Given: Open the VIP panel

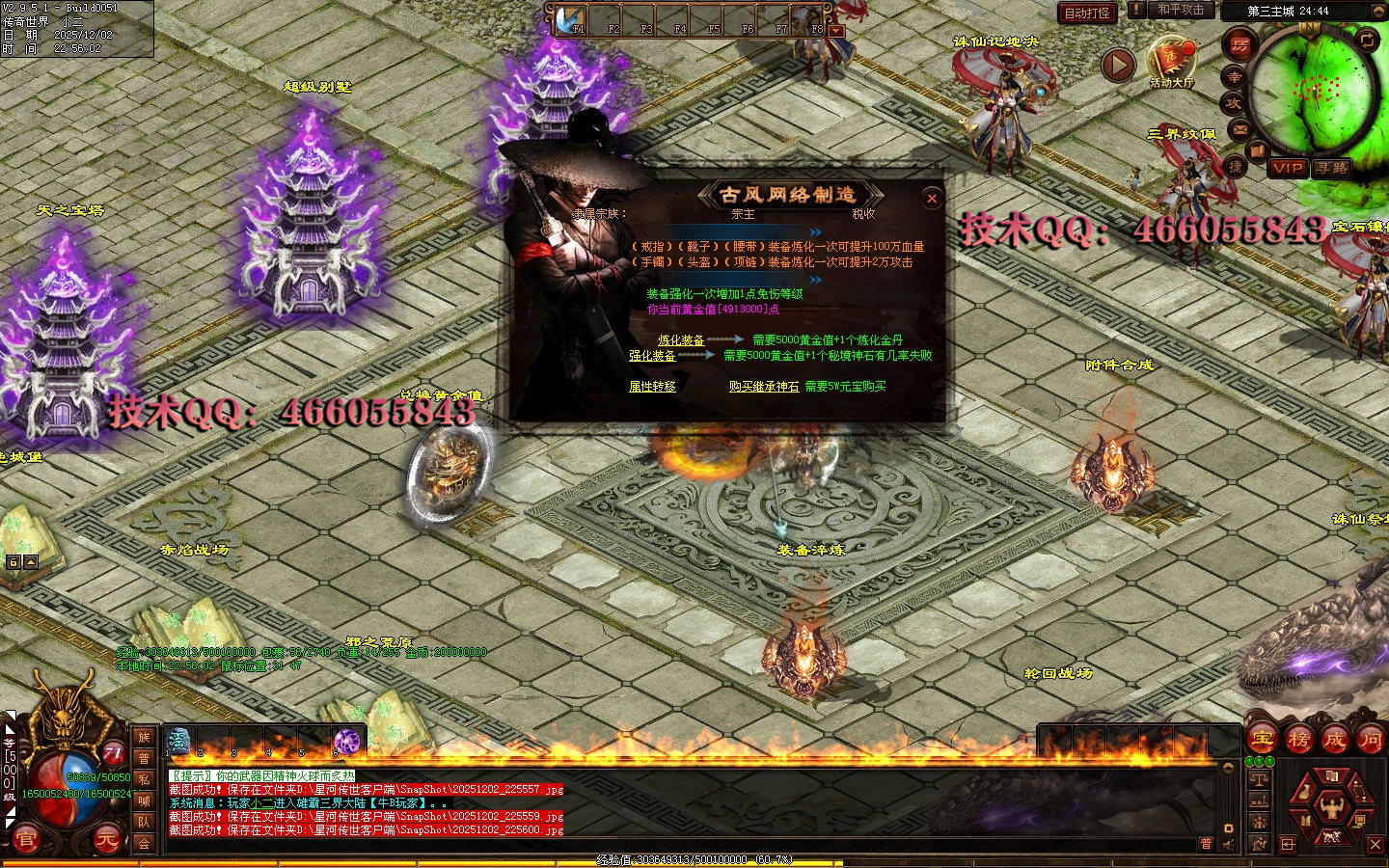Looking at the screenshot, I should [x=1288, y=167].
